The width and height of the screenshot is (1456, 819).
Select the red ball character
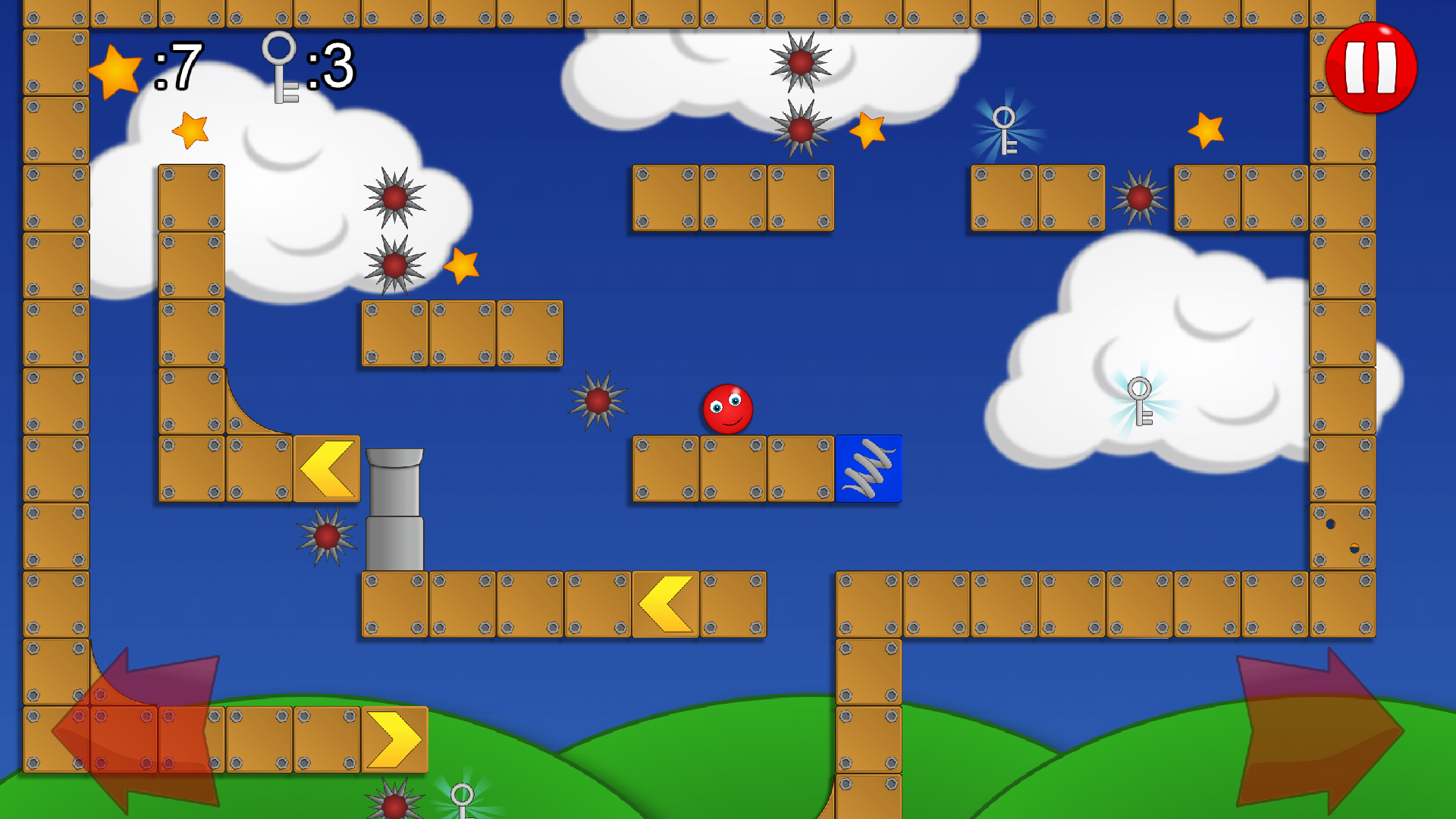coord(726,408)
